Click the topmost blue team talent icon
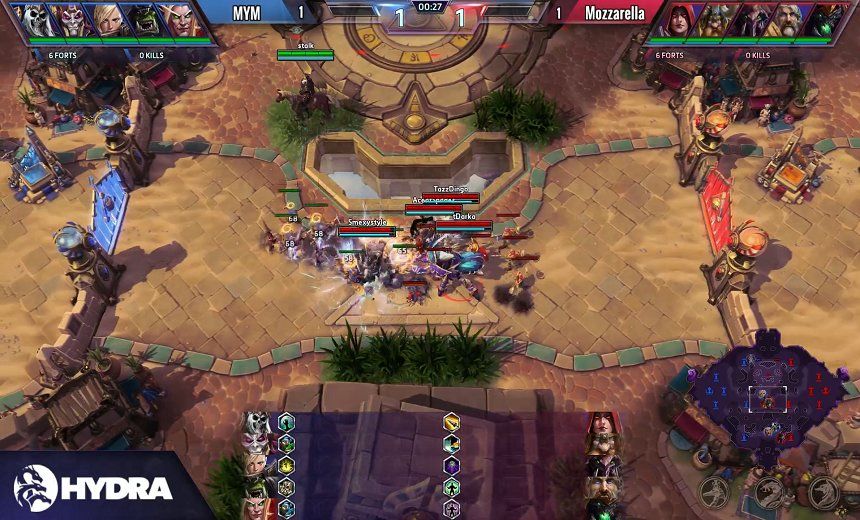This screenshot has height=520, width=860. tap(287, 422)
